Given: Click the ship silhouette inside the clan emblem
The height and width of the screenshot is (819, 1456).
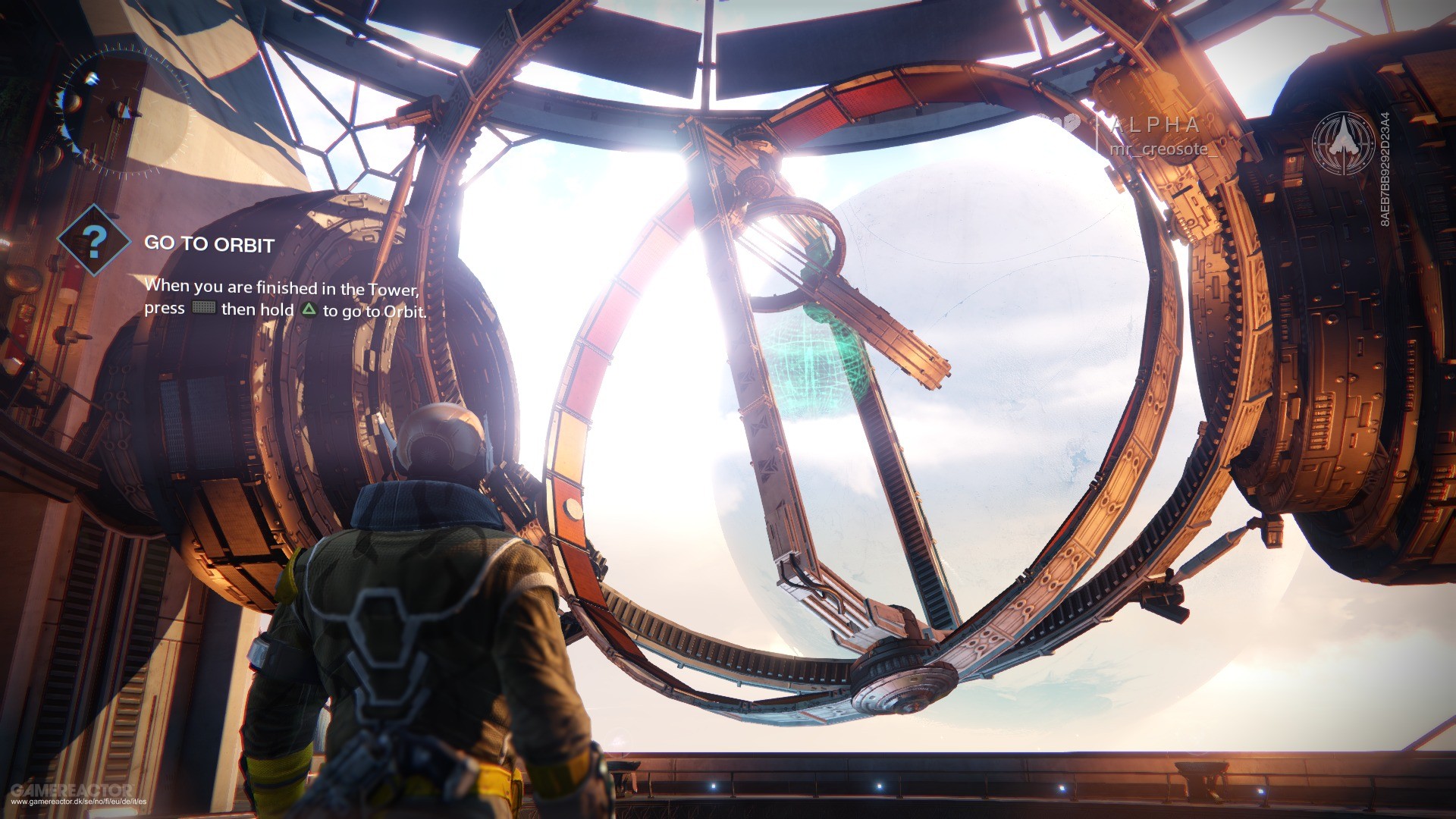Looking at the screenshot, I should [1345, 139].
